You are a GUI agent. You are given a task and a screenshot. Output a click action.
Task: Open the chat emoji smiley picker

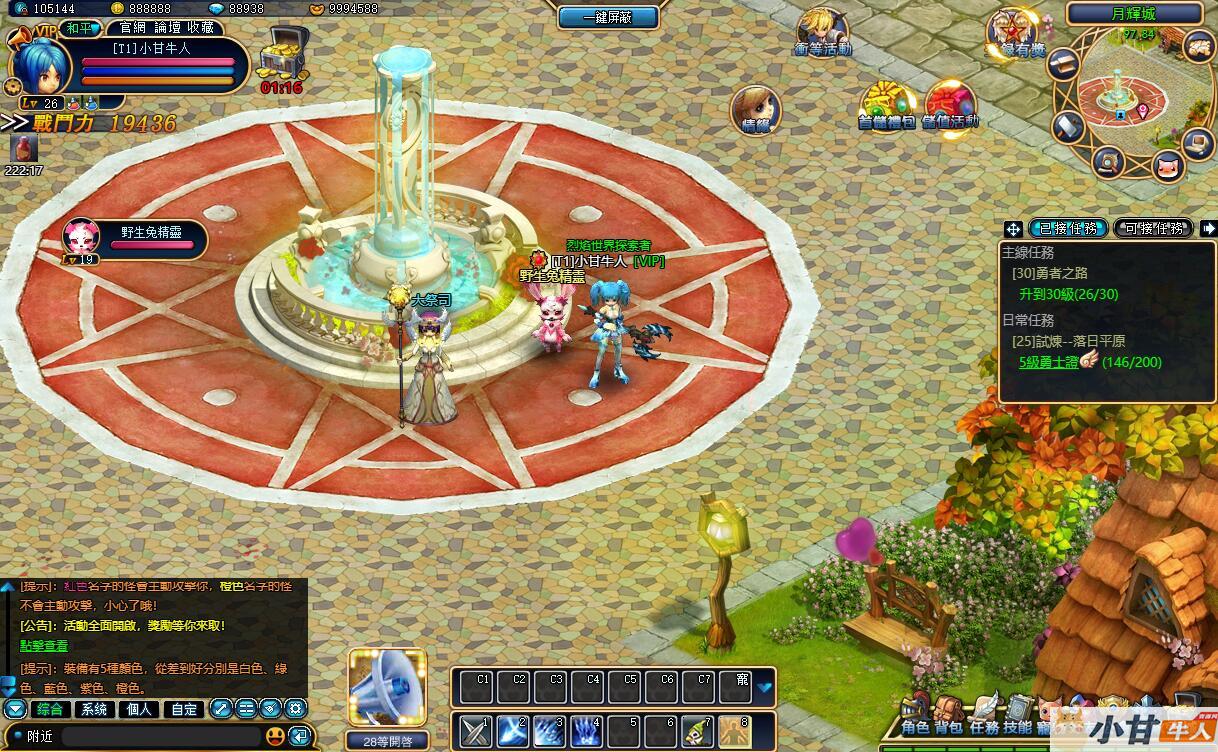(275, 736)
